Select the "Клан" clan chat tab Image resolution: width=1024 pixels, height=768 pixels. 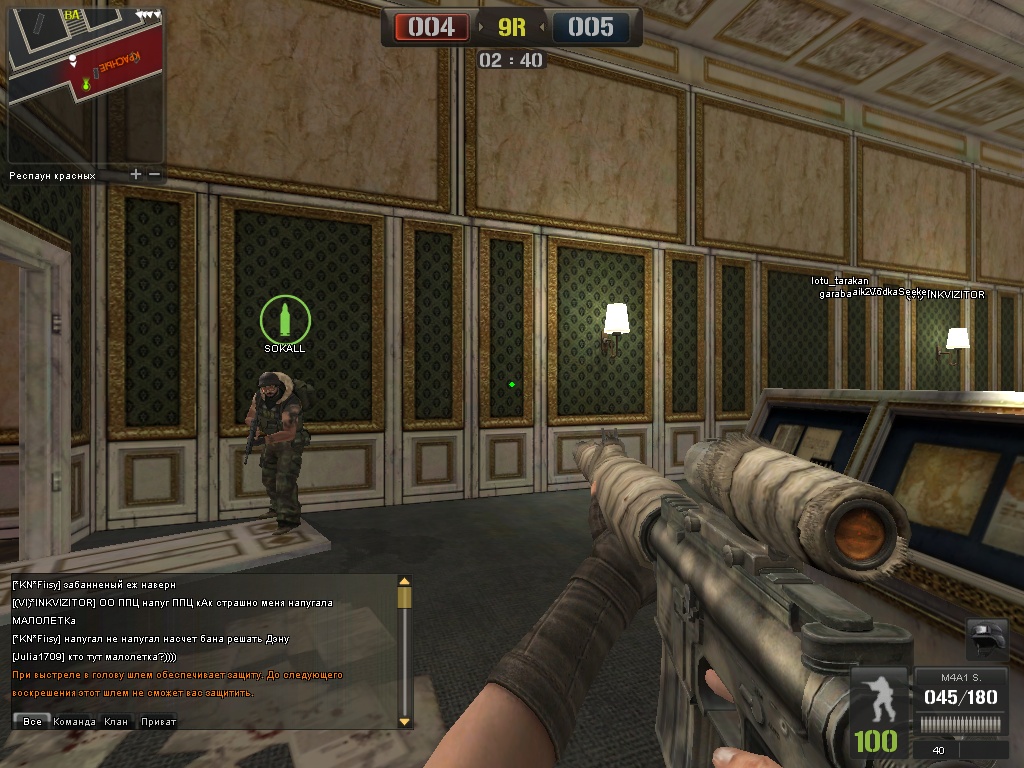[116, 721]
